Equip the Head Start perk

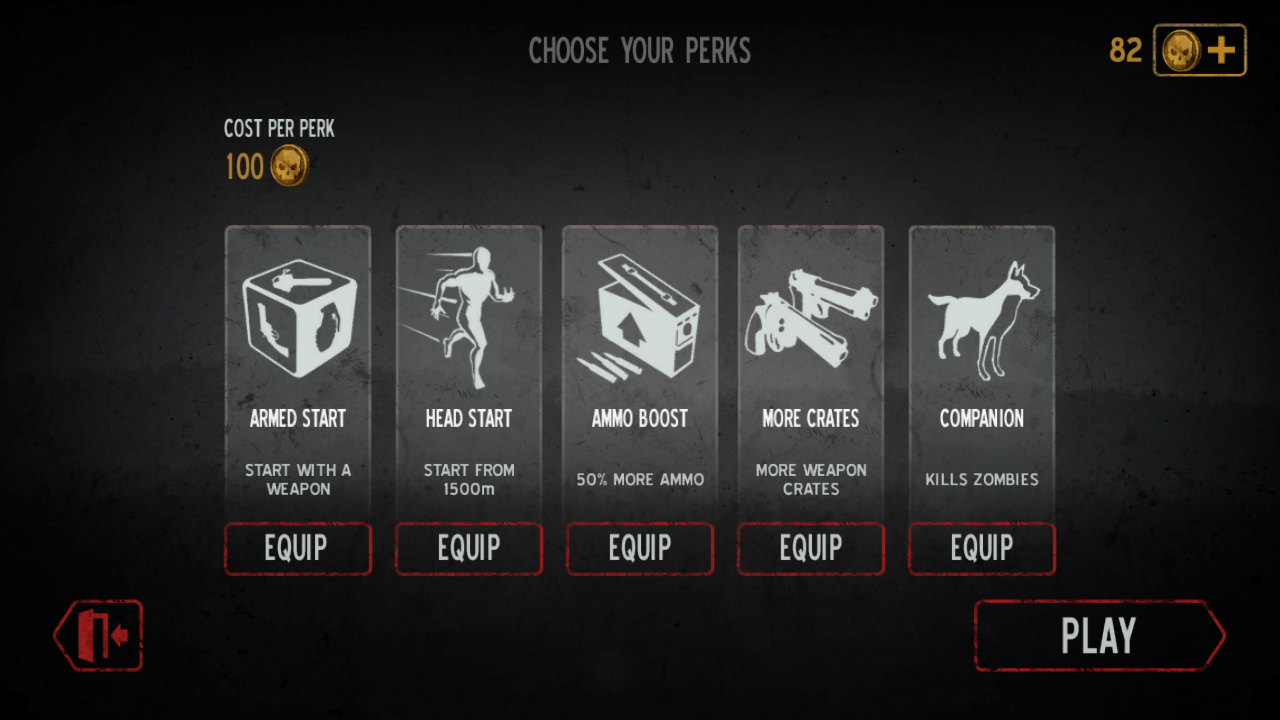[x=469, y=548]
